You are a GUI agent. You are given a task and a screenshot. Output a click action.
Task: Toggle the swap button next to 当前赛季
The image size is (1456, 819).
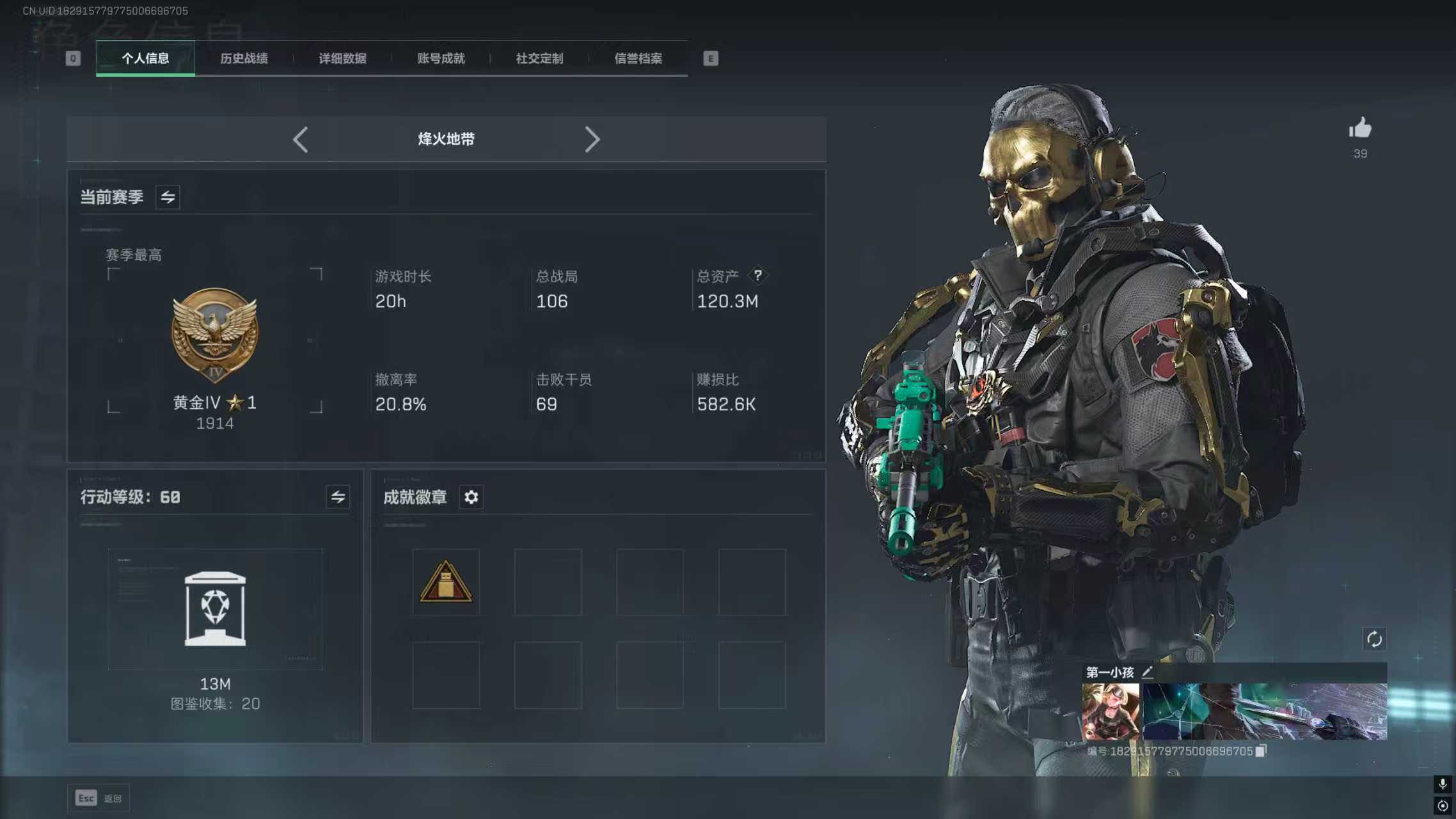point(168,197)
